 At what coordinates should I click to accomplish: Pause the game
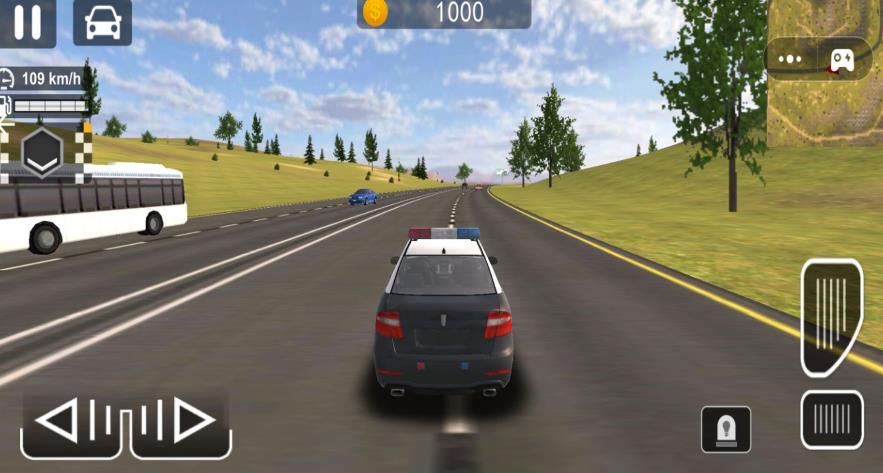27,22
